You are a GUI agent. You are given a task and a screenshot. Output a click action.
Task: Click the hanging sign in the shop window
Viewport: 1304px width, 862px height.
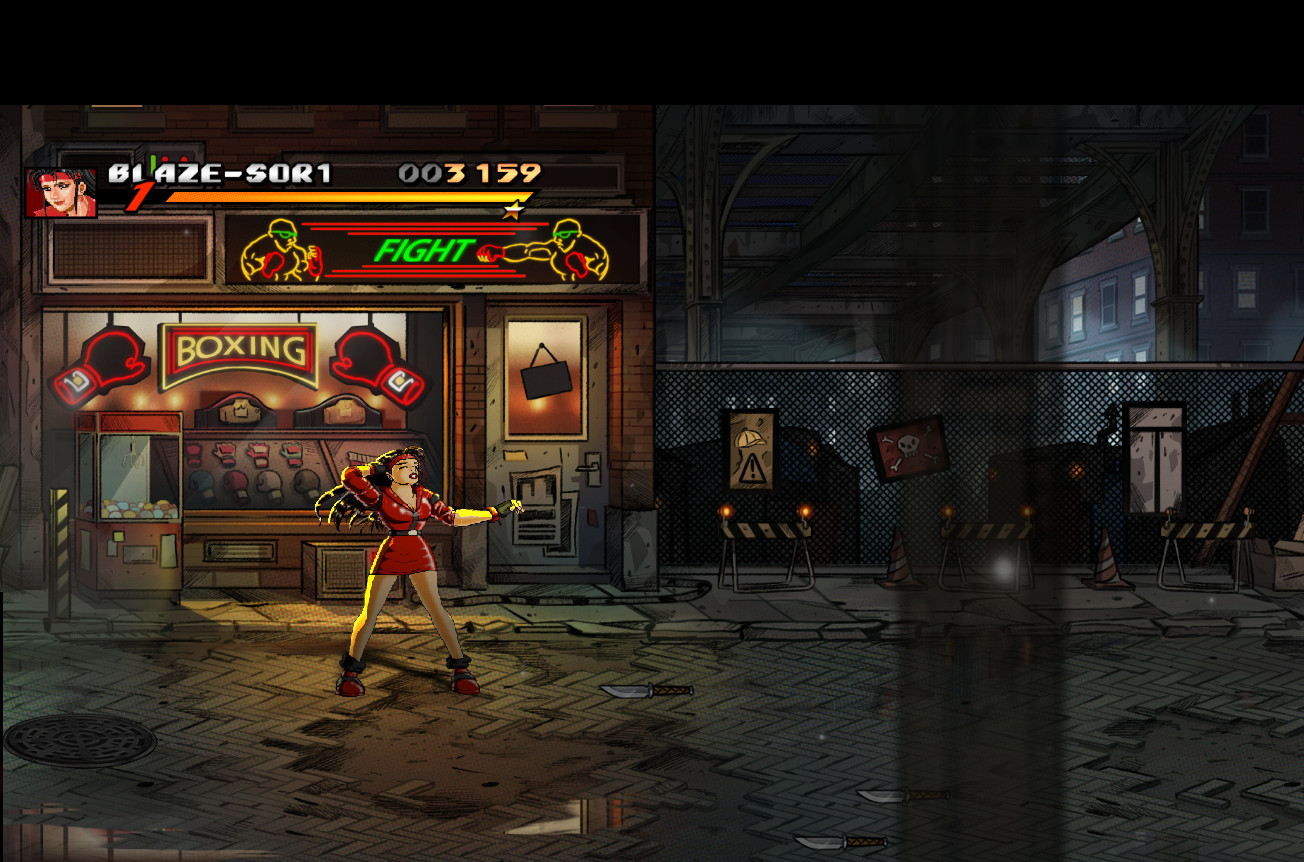click(546, 380)
